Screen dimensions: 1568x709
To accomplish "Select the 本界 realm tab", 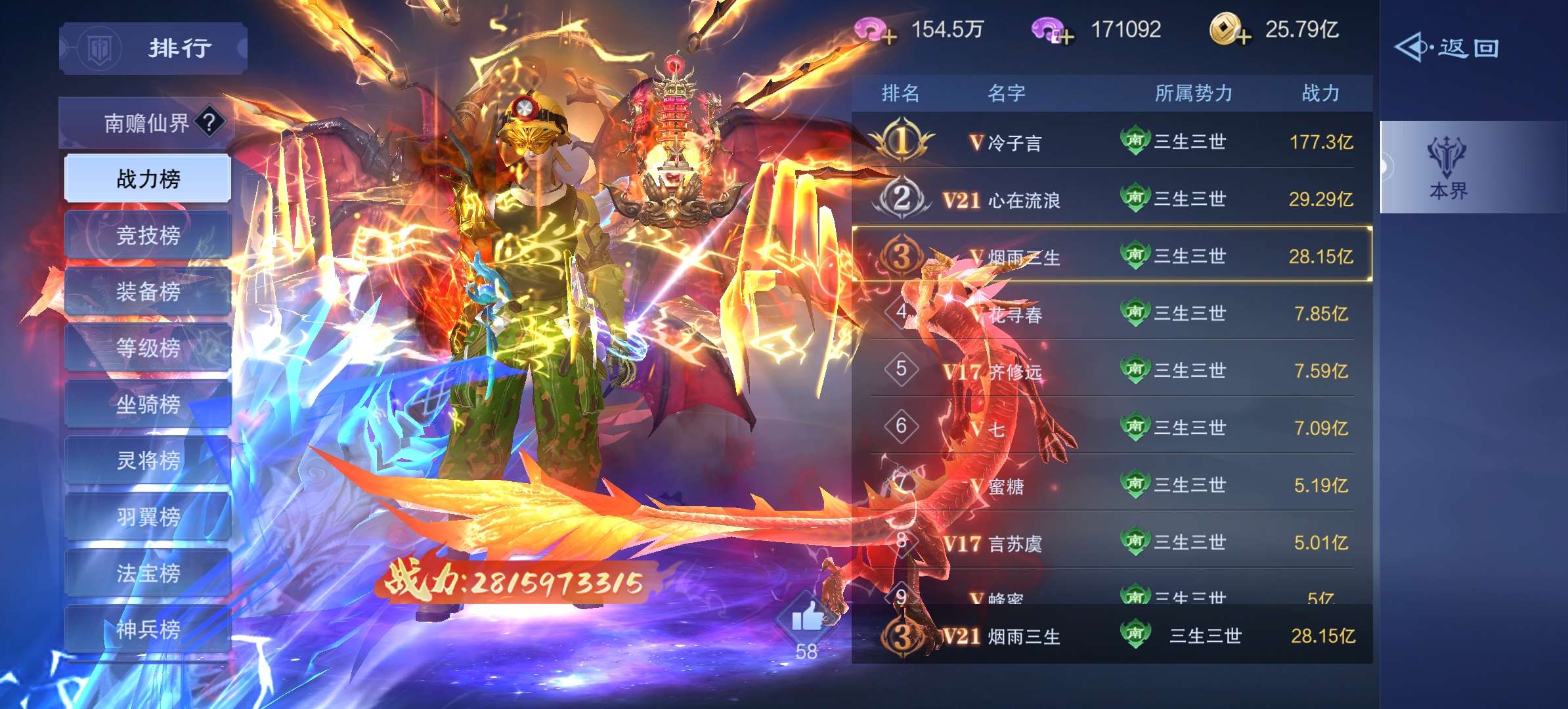I will (x=1447, y=168).
